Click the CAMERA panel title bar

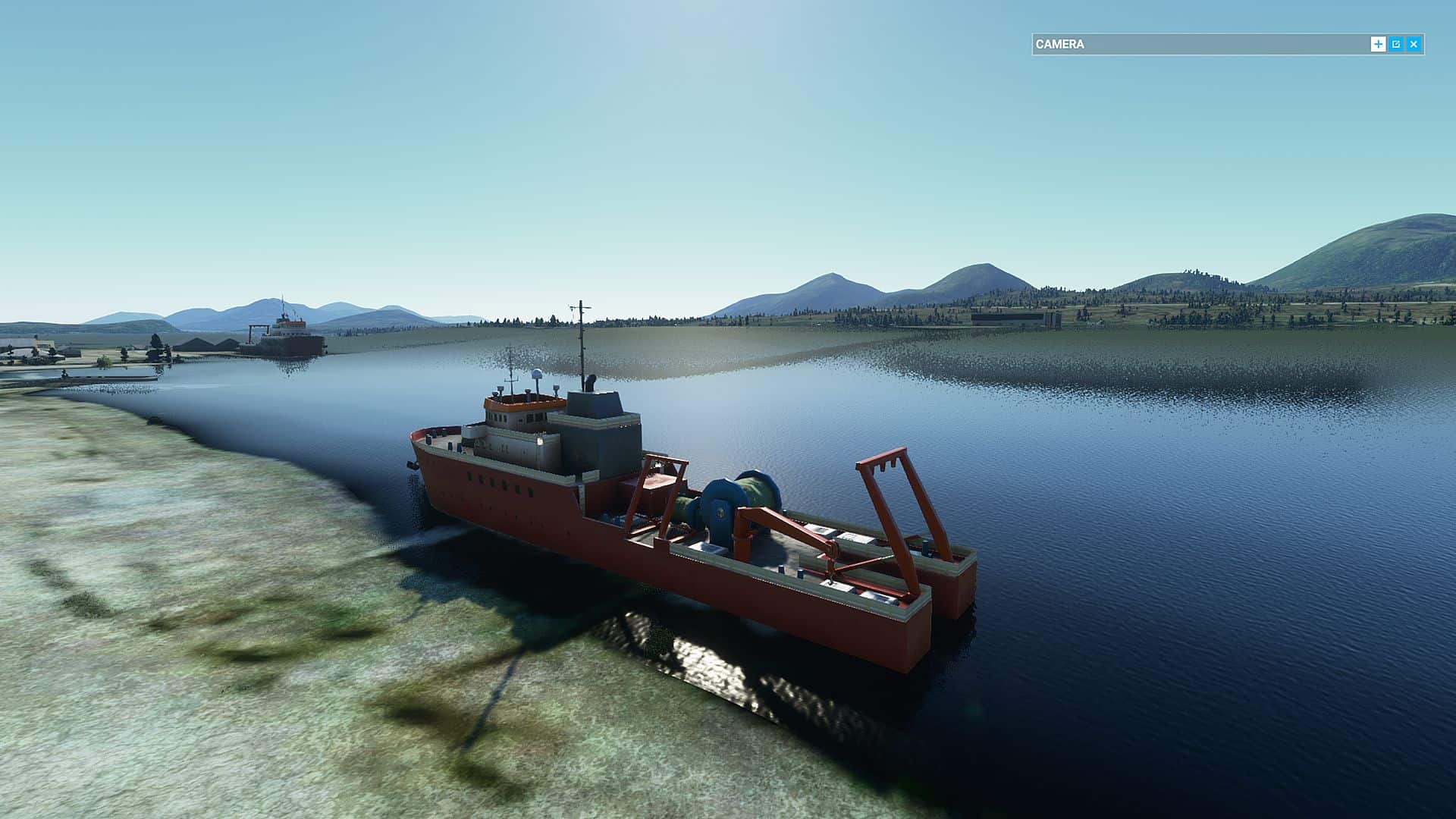(x=1198, y=45)
